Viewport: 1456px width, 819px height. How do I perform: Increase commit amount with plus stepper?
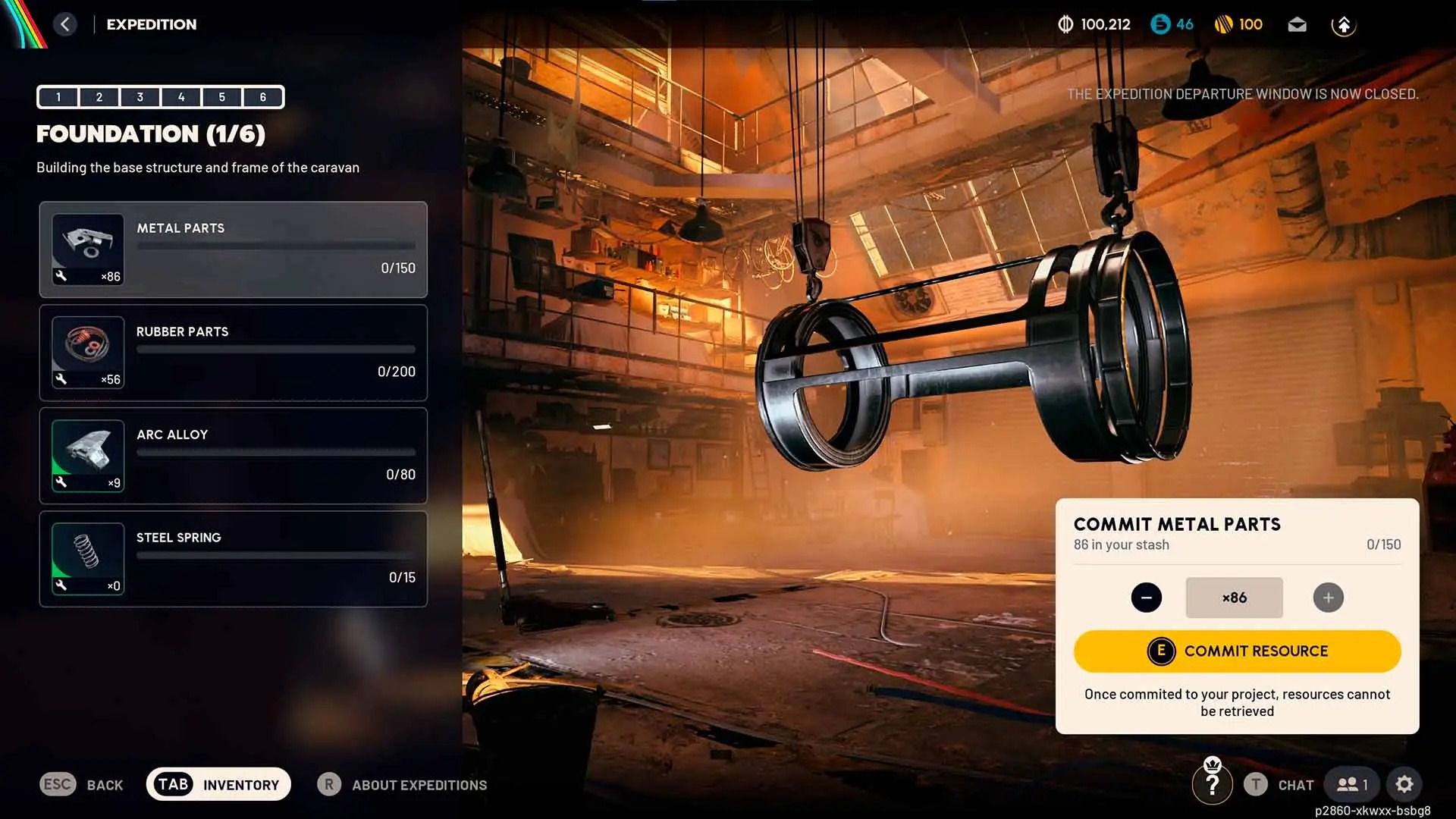coord(1328,597)
